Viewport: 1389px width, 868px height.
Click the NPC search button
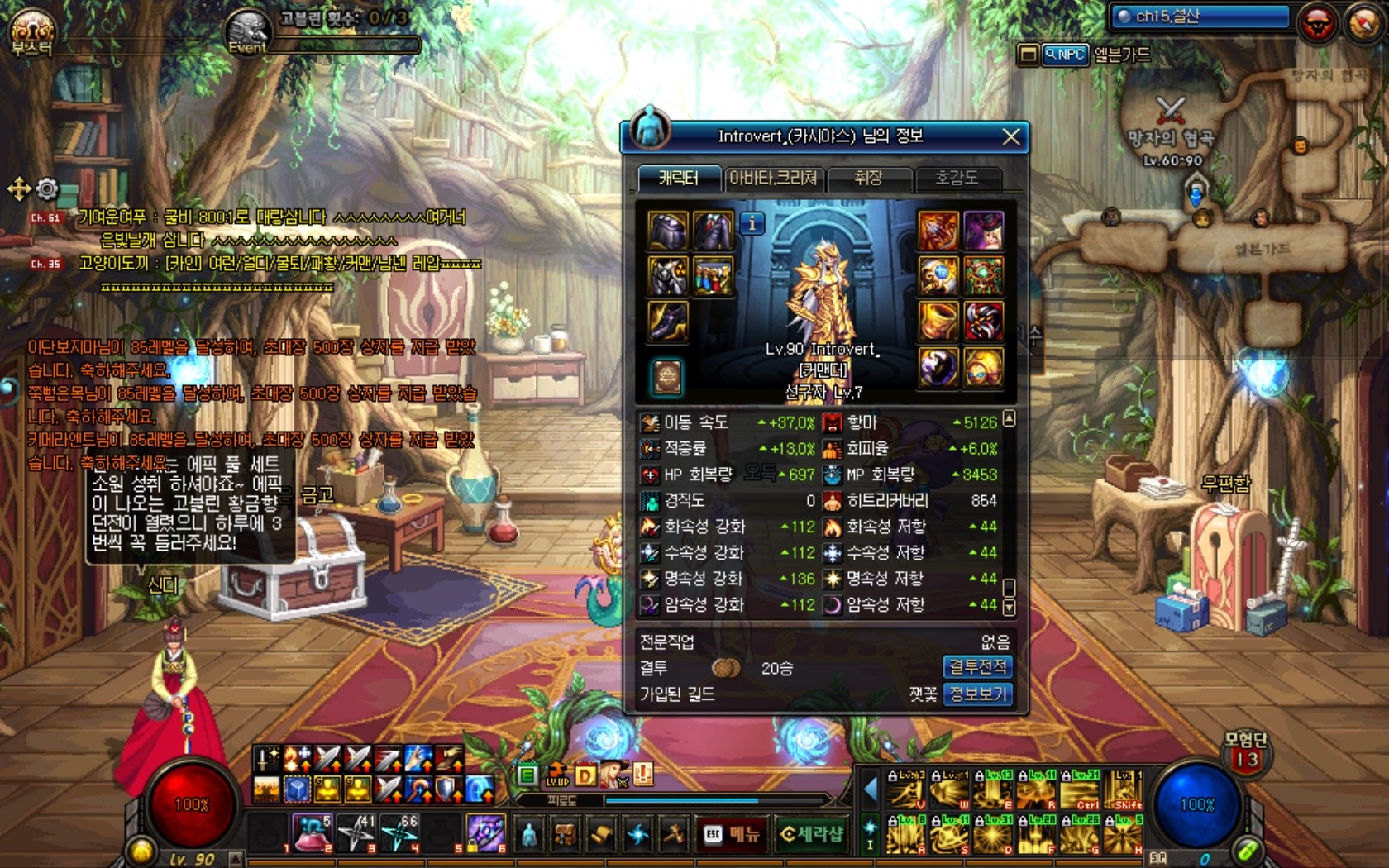pos(1065,55)
